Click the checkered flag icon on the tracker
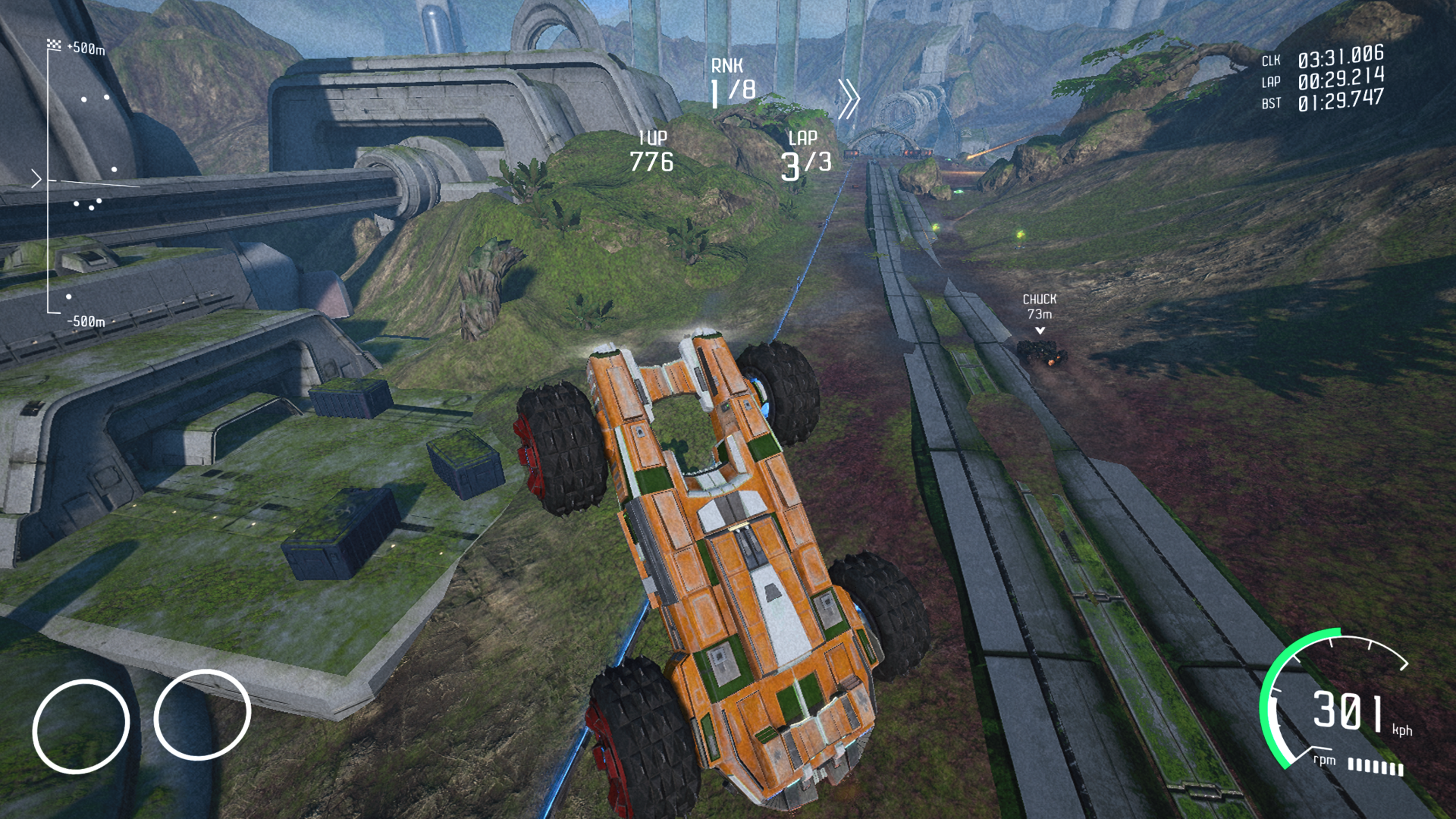 [x=54, y=45]
